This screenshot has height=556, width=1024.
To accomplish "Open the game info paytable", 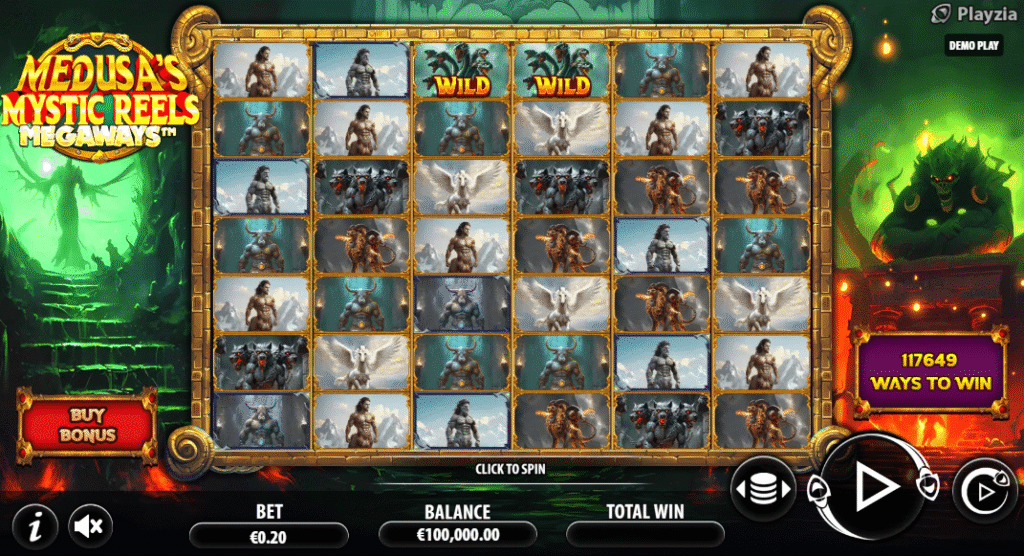I will [36, 524].
